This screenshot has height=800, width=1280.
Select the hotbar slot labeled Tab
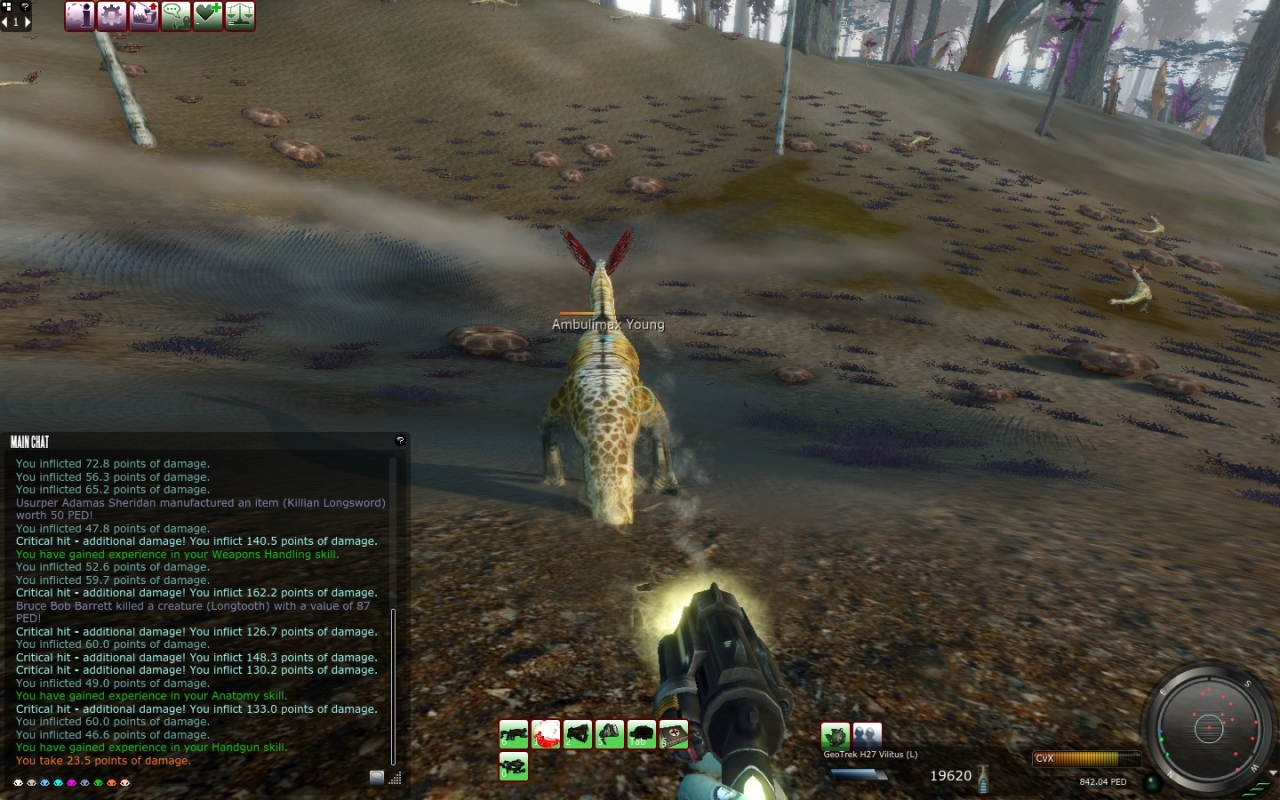point(642,734)
